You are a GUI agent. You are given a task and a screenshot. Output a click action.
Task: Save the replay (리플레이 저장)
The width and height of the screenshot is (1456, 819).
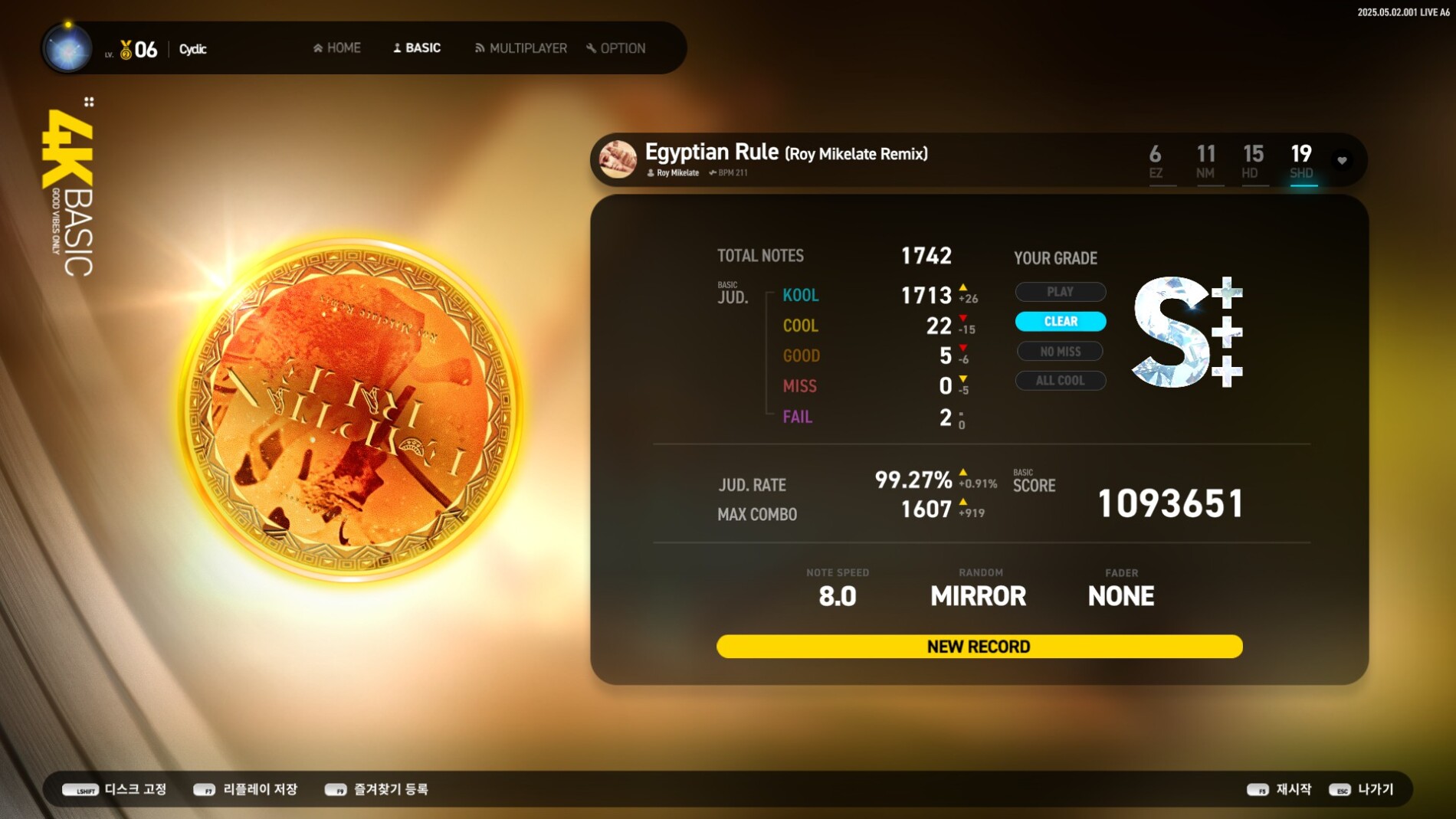click(x=245, y=789)
